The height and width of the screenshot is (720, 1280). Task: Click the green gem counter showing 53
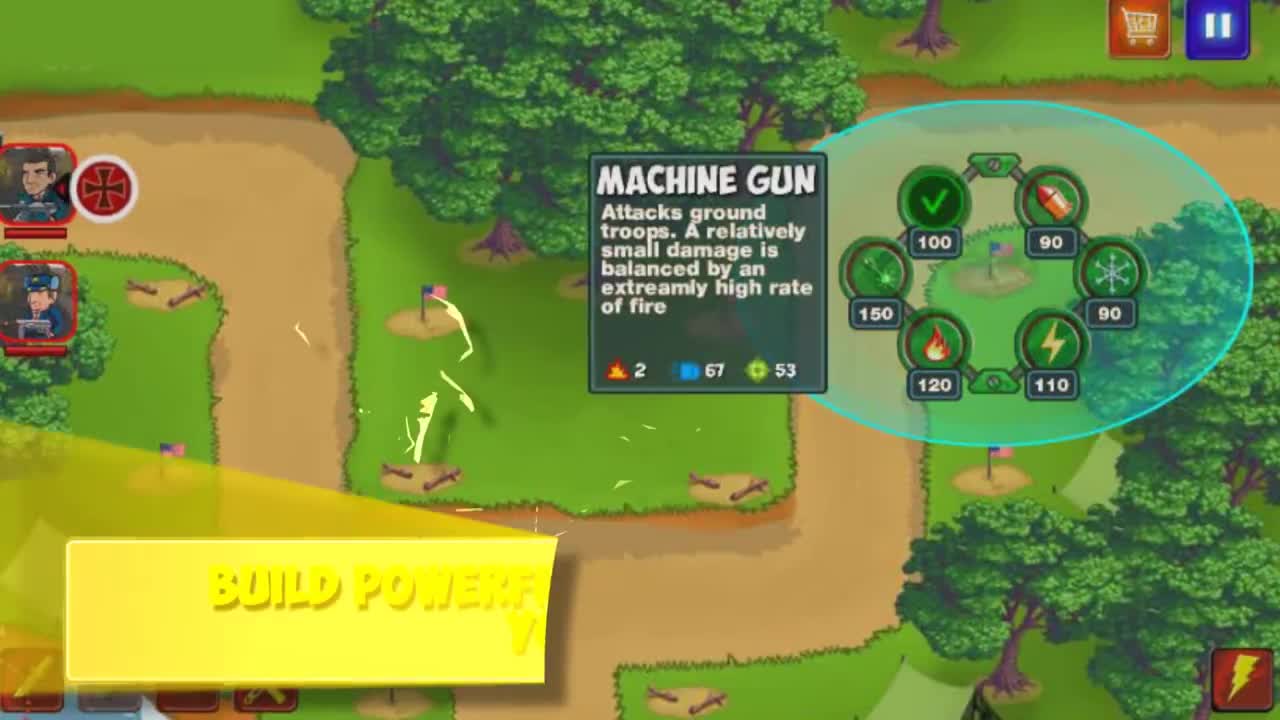(768, 372)
